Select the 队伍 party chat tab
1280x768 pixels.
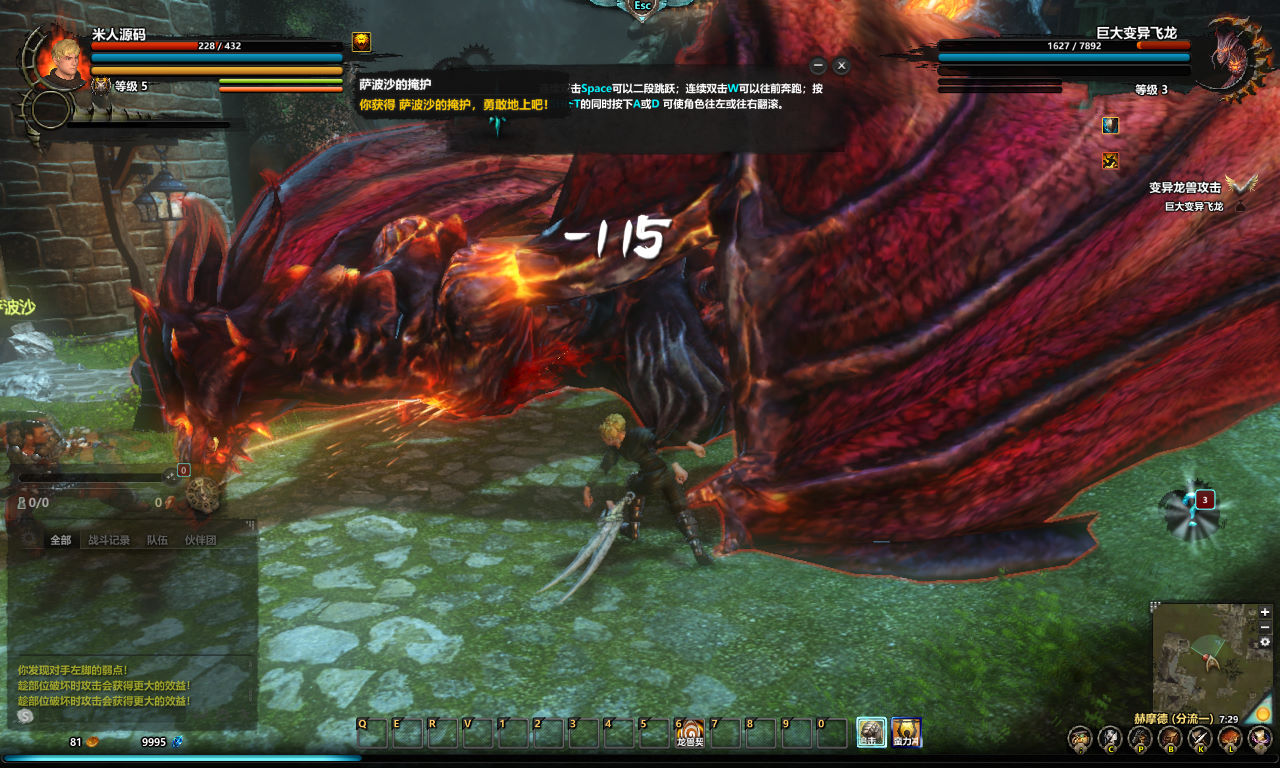[x=157, y=540]
